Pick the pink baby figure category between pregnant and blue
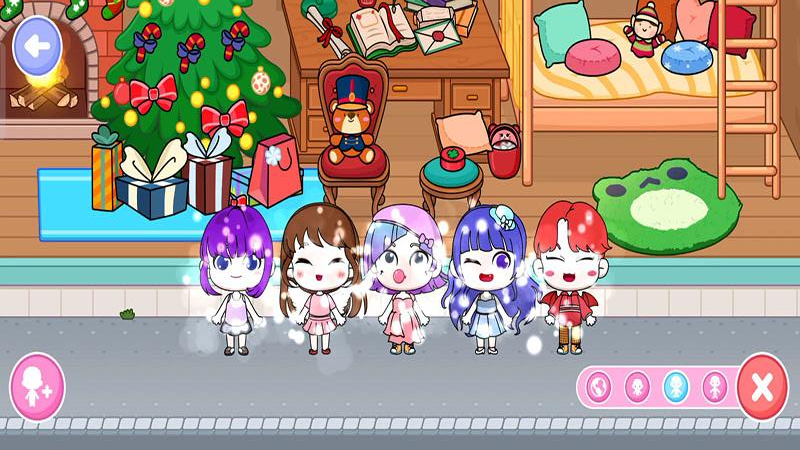The width and height of the screenshot is (800, 450). pyautogui.click(x=637, y=387)
